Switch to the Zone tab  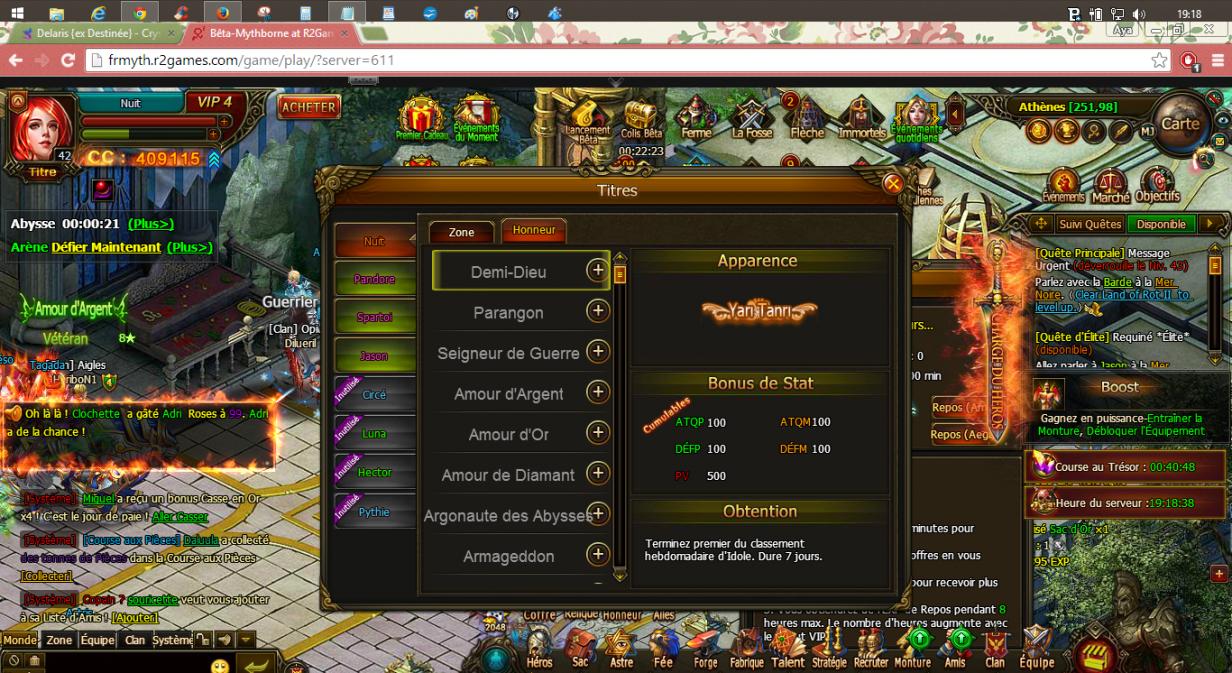461,232
